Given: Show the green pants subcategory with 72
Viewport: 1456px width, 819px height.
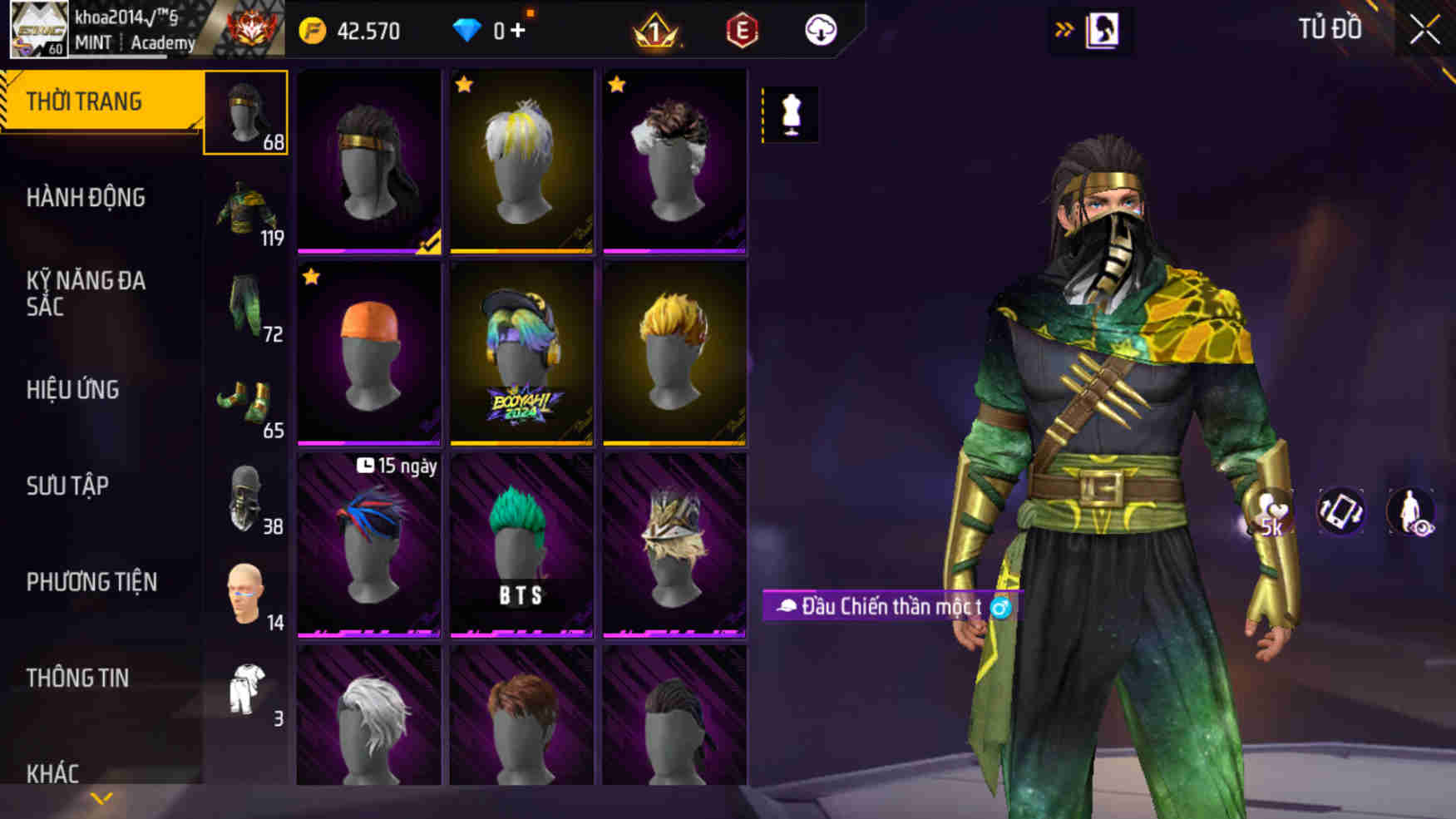Looking at the screenshot, I should click(x=246, y=307).
